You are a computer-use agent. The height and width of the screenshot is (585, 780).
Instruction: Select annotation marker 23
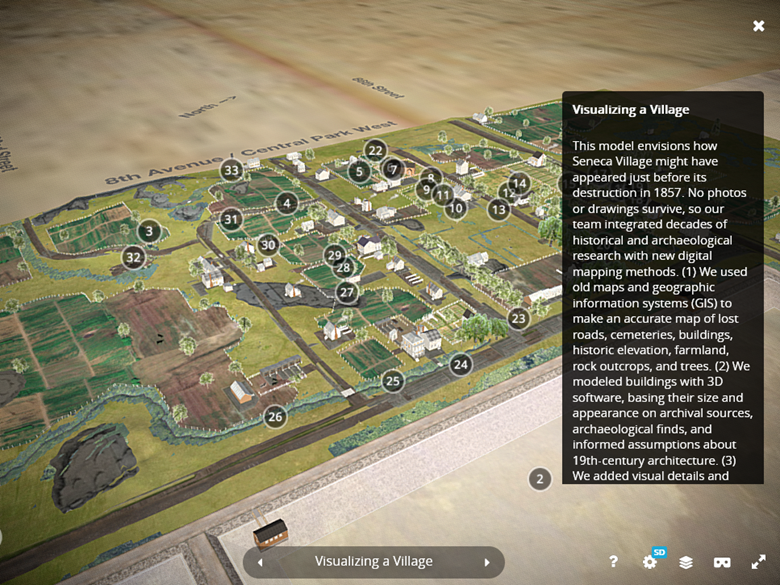pos(518,319)
